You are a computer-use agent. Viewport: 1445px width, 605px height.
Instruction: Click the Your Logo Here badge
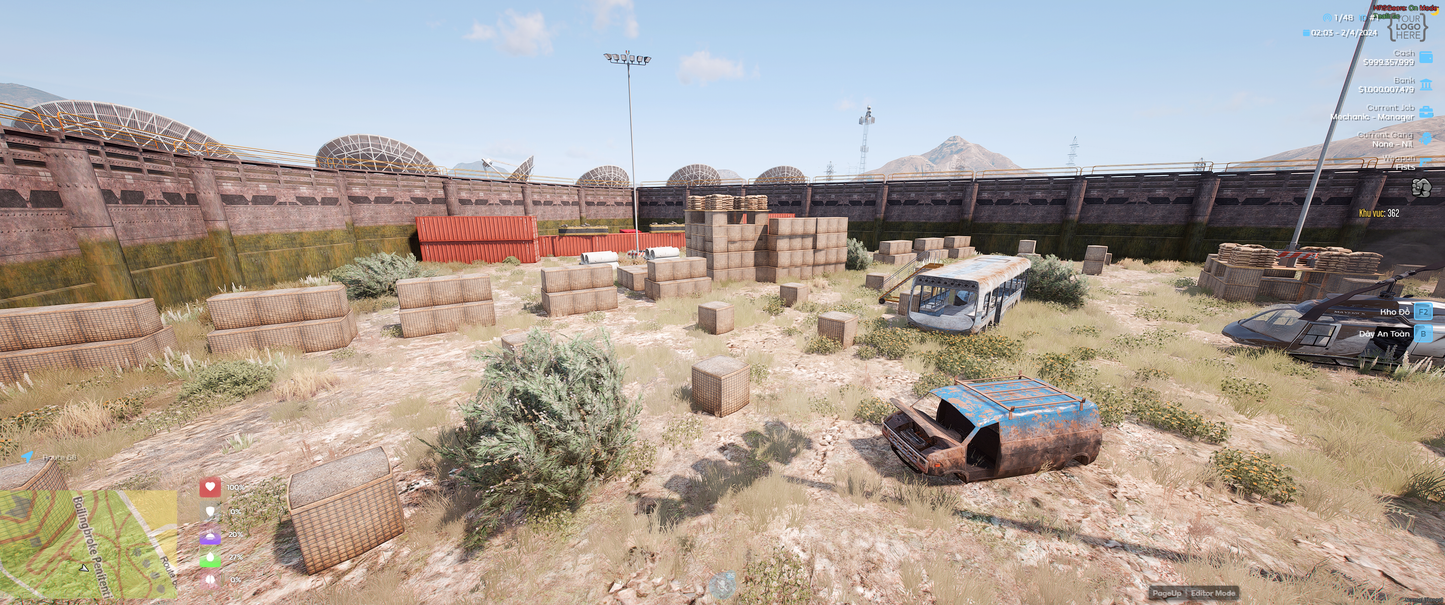[1408, 26]
